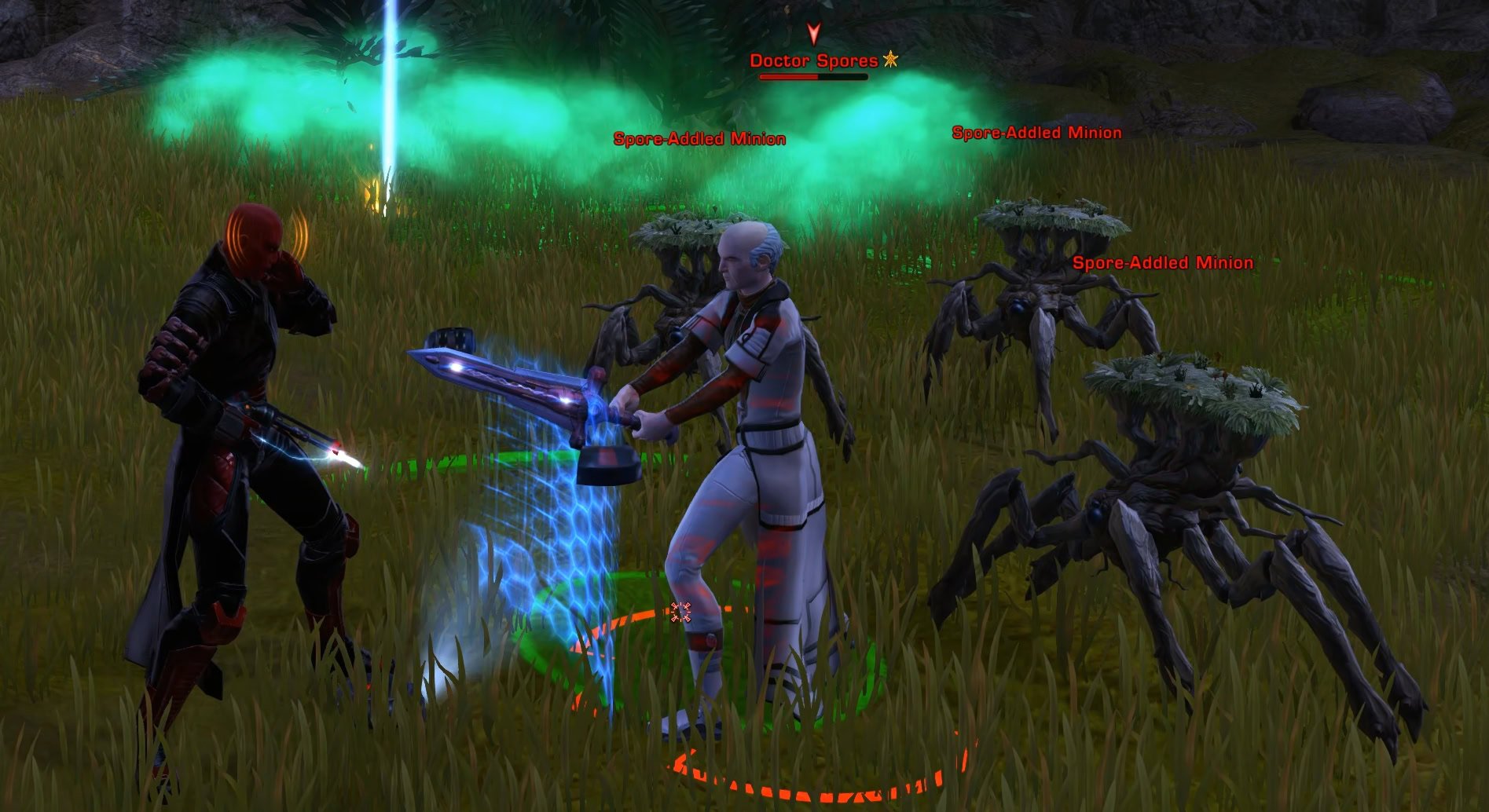Target the middle Spore-Addled Minion label

click(x=1036, y=132)
